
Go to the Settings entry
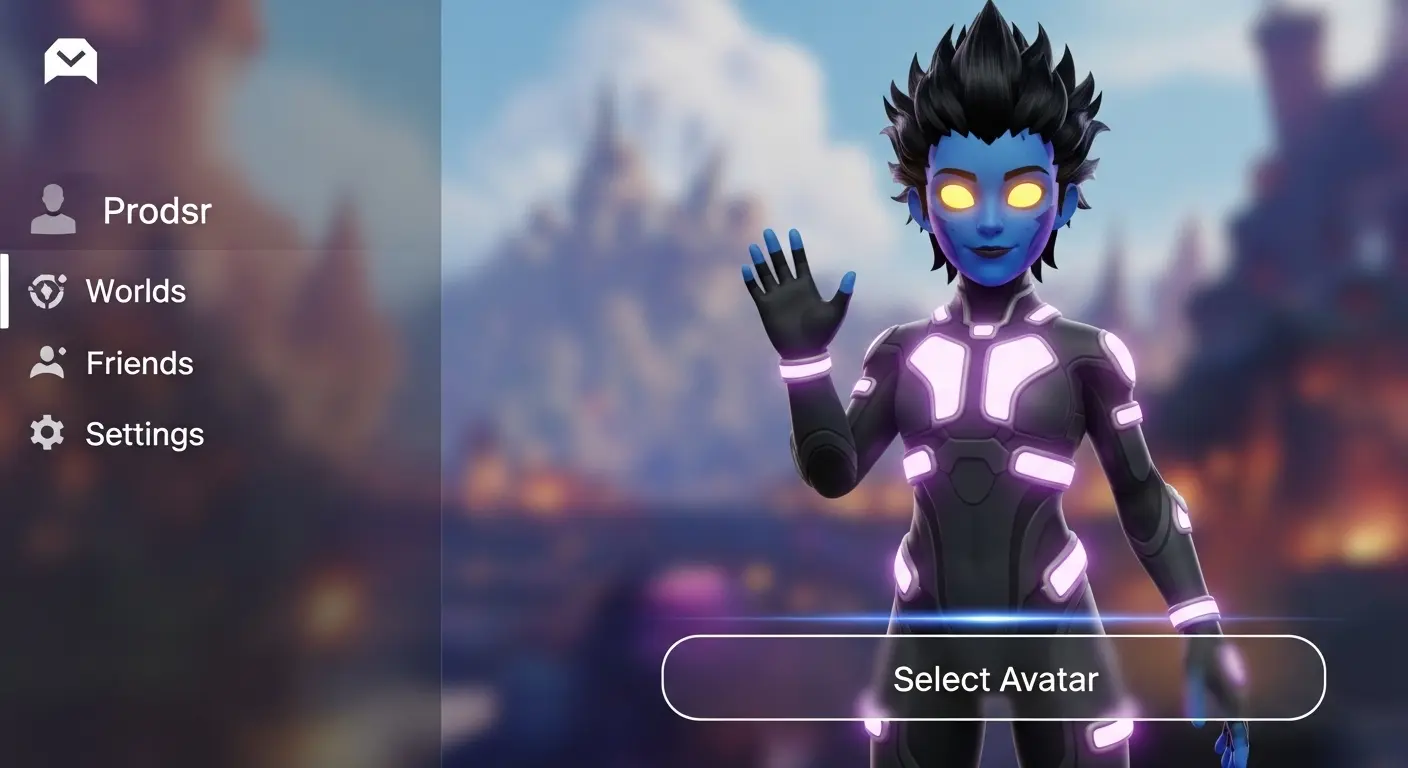tap(144, 434)
